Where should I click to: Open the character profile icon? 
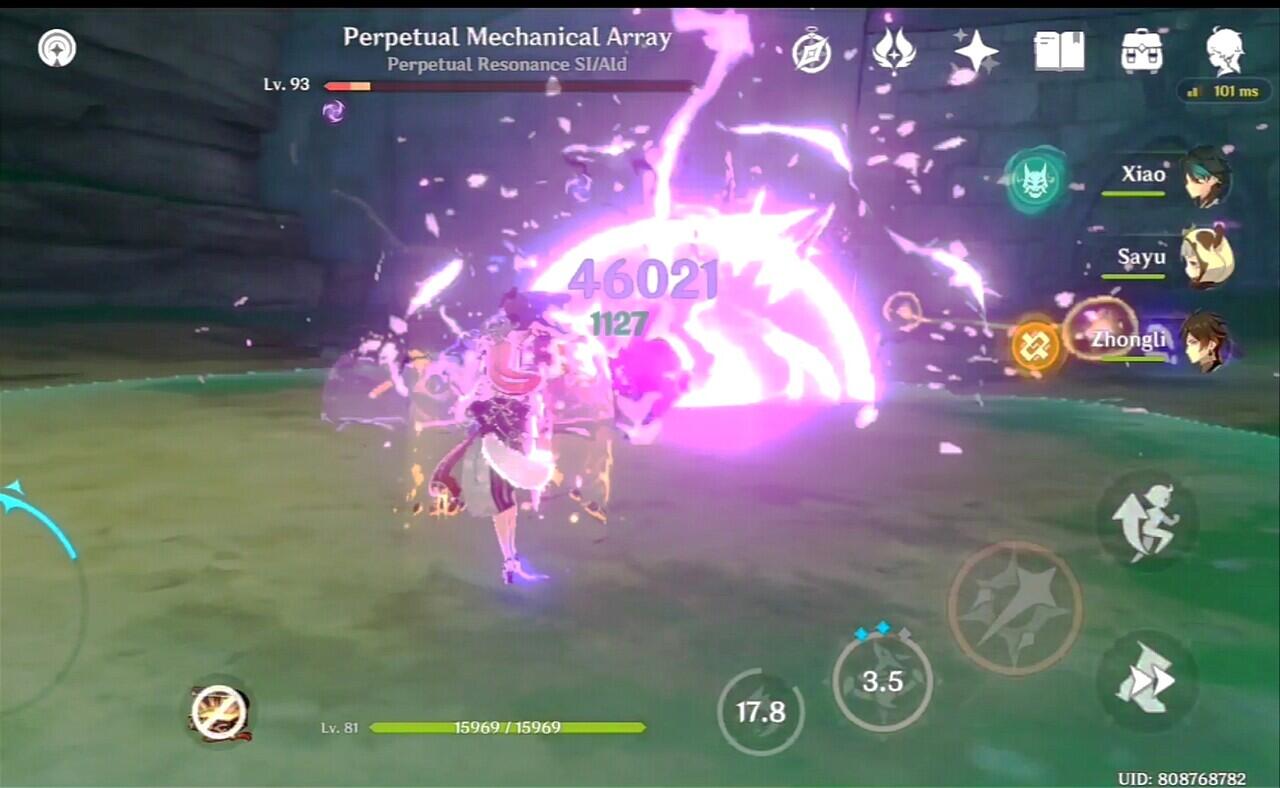tap(1224, 50)
